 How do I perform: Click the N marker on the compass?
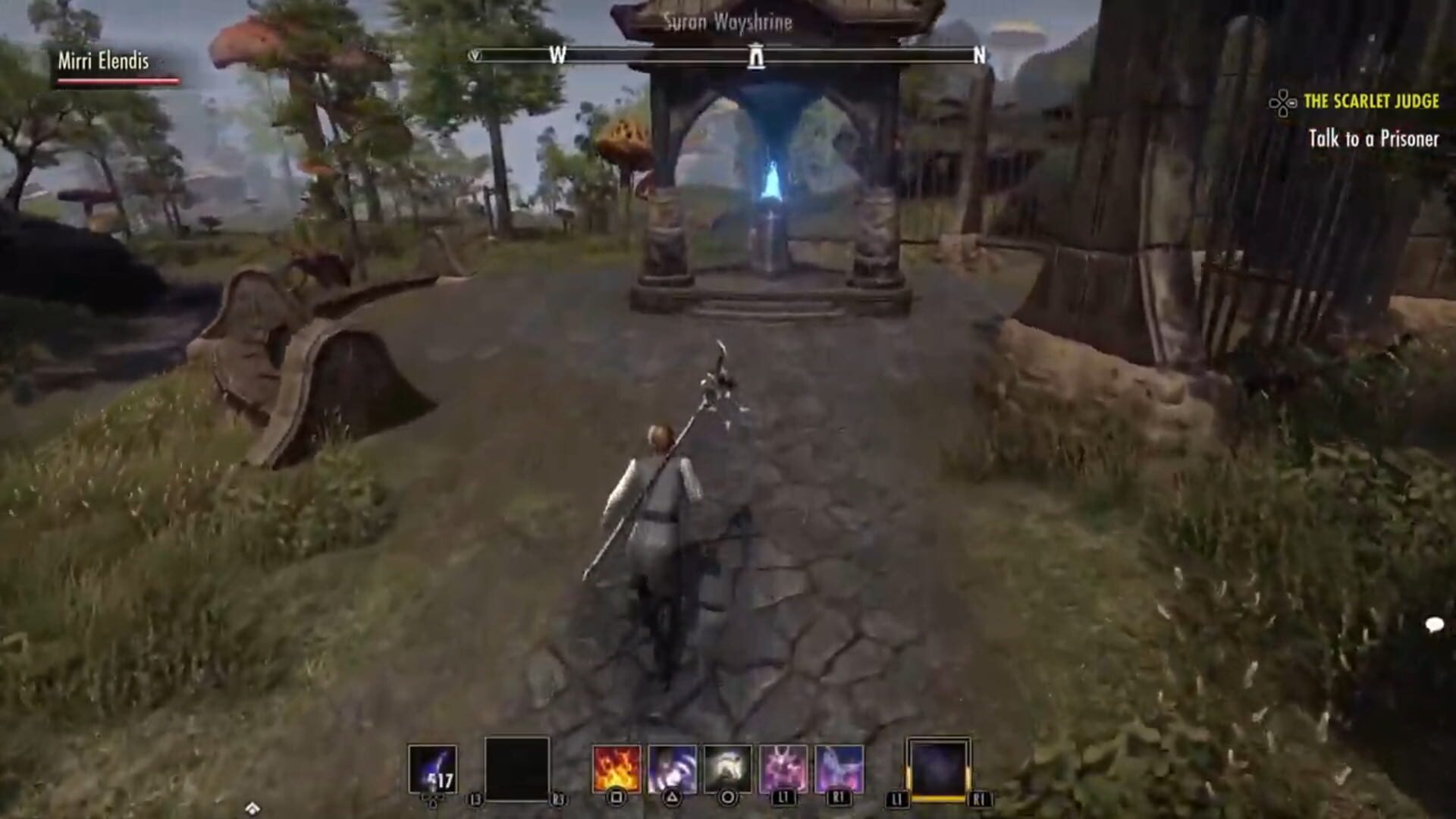pyautogui.click(x=980, y=55)
